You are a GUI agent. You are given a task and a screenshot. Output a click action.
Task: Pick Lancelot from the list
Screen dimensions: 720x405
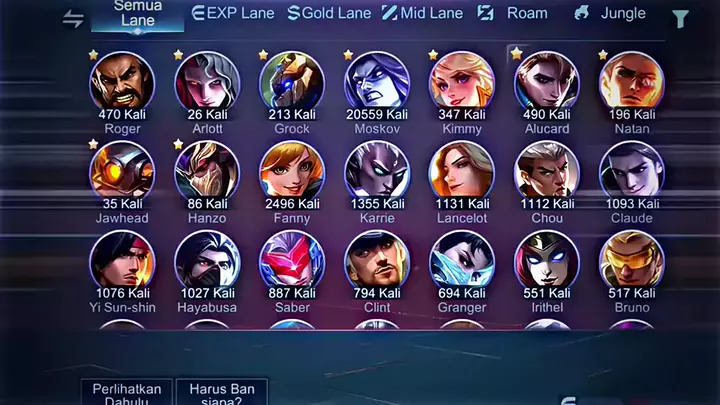tap(462, 172)
